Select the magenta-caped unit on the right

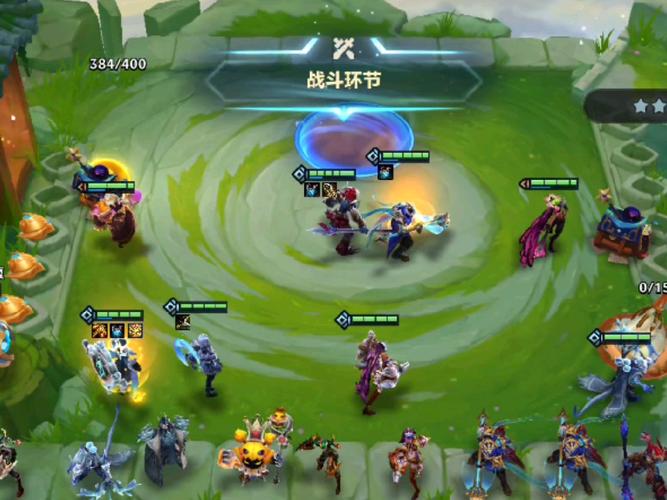pyautogui.click(x=543, y=232)
